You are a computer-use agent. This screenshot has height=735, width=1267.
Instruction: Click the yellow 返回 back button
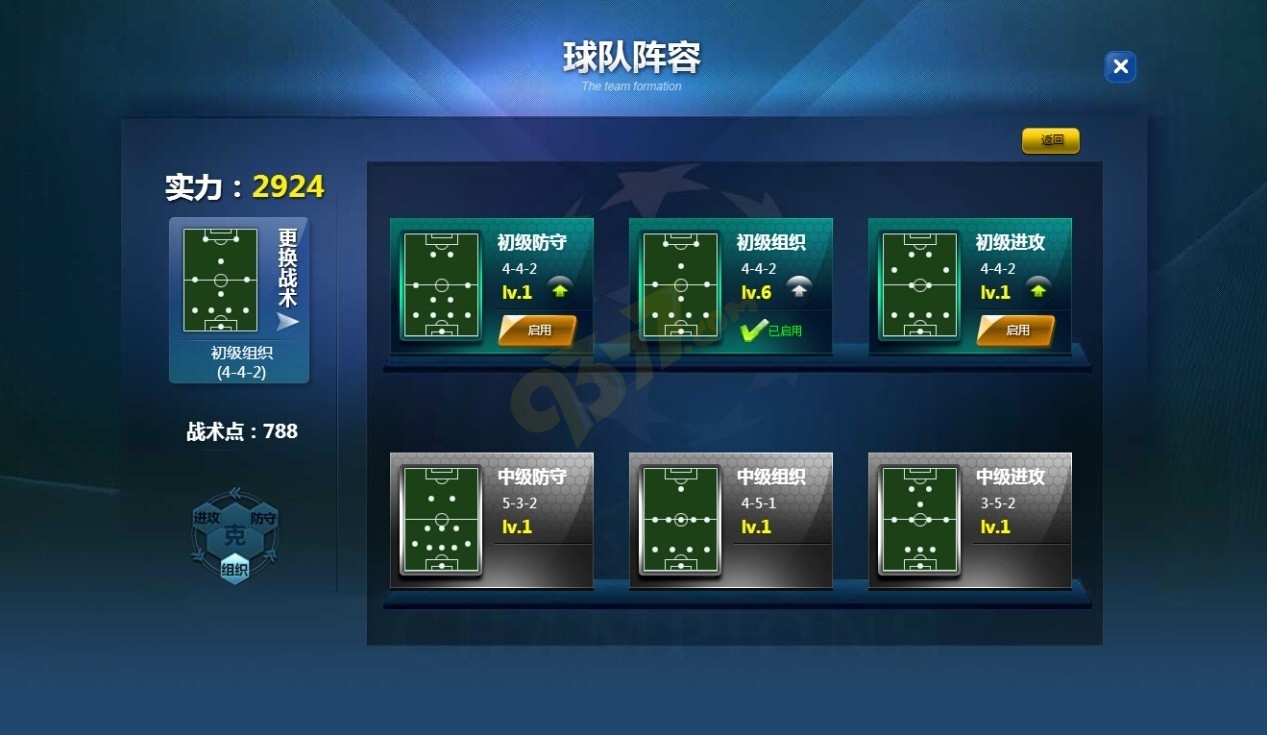point(1050,141)
